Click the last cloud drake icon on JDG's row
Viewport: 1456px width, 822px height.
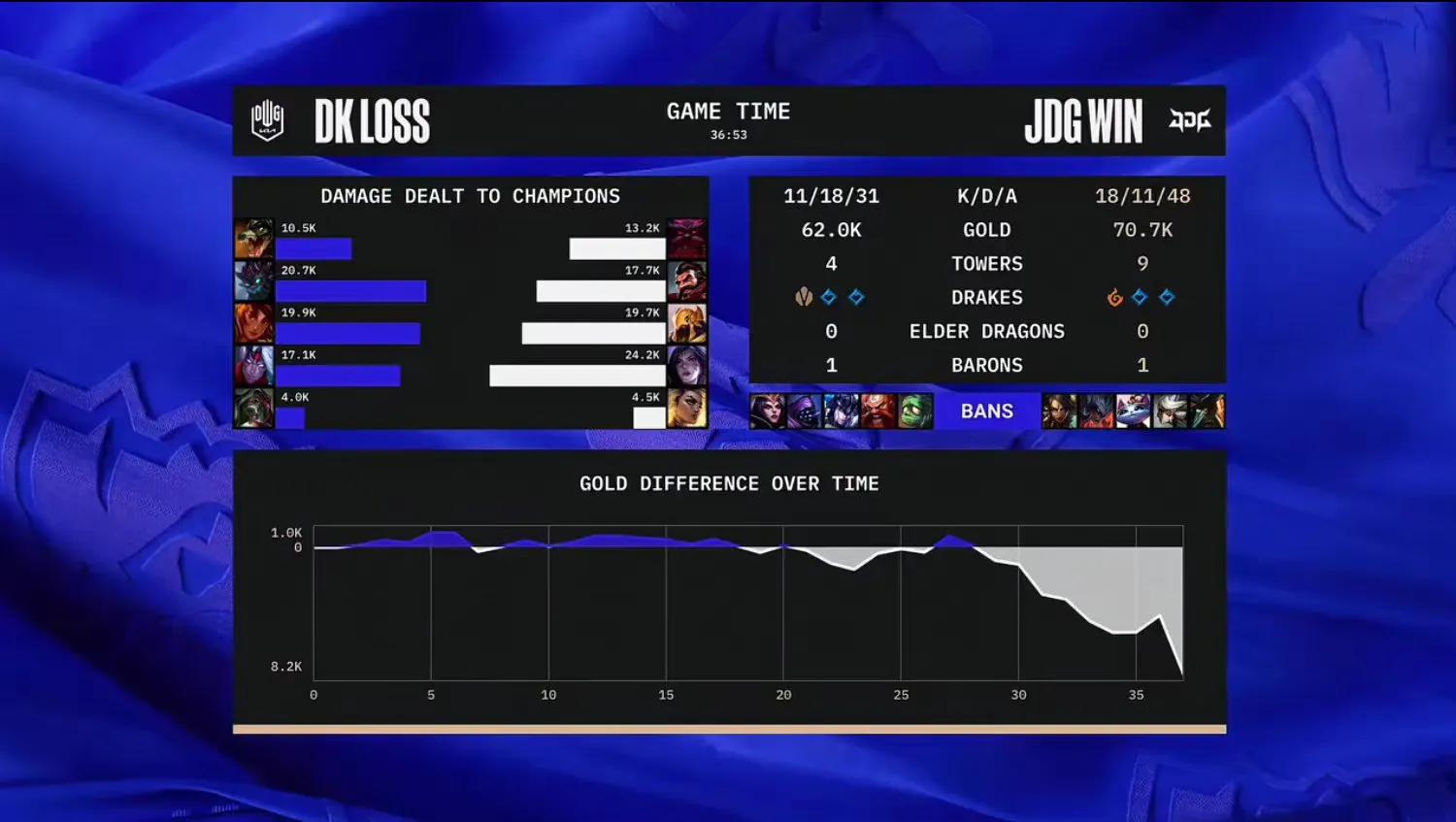click(1166, 297)
